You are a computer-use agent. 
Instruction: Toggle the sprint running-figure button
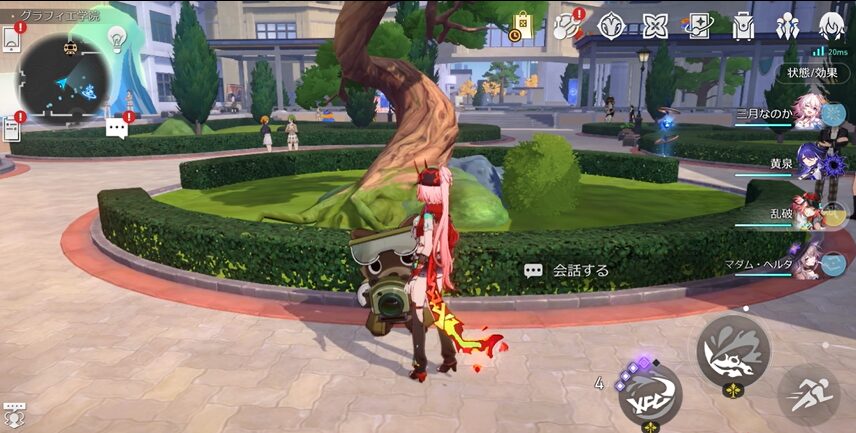click(x=808, y=394)
